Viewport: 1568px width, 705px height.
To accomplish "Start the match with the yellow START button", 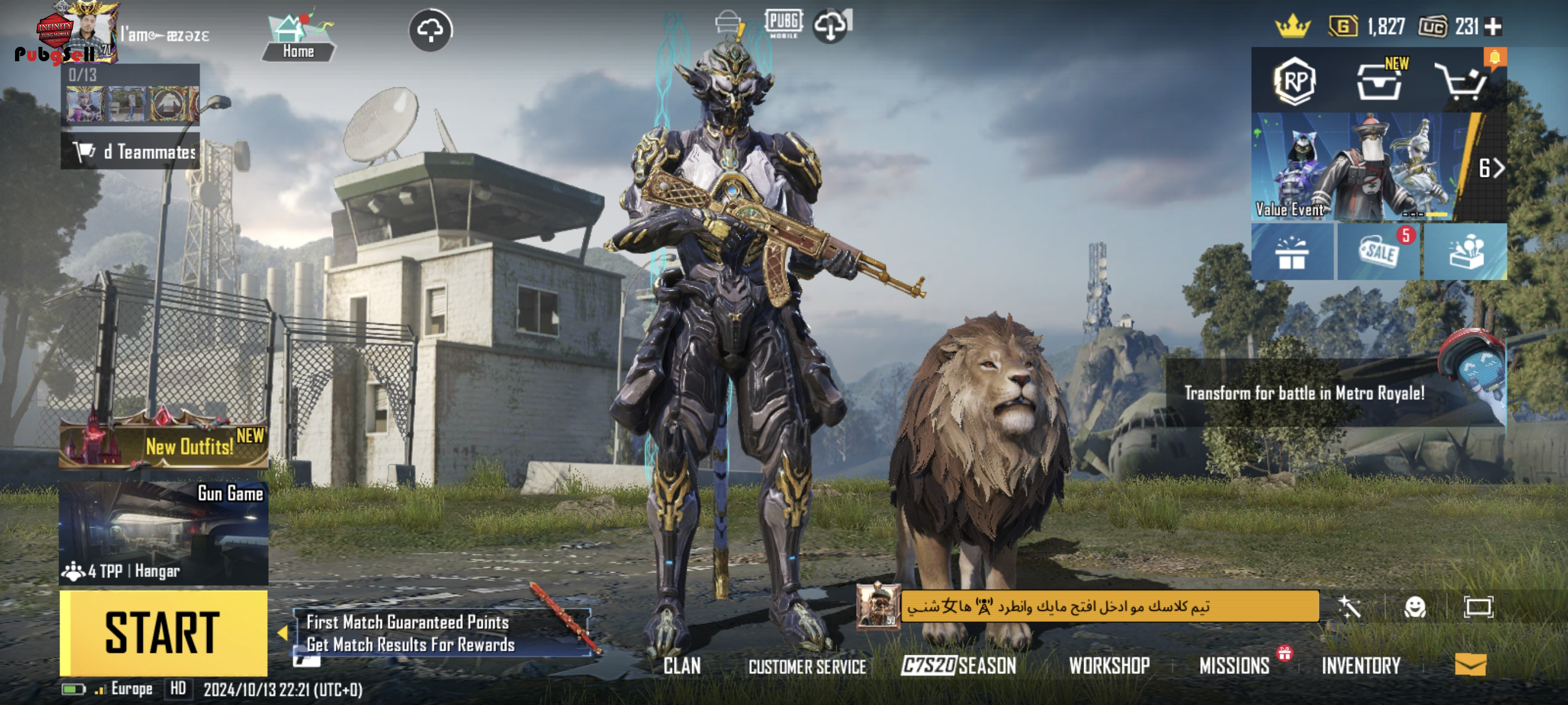I will [x=163, y=633].
